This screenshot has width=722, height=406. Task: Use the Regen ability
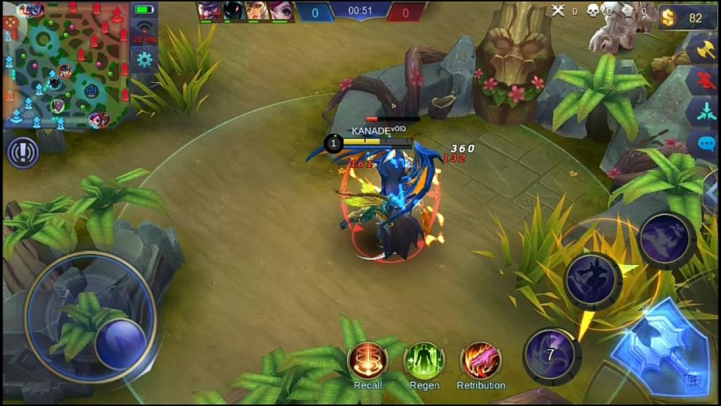424,361
